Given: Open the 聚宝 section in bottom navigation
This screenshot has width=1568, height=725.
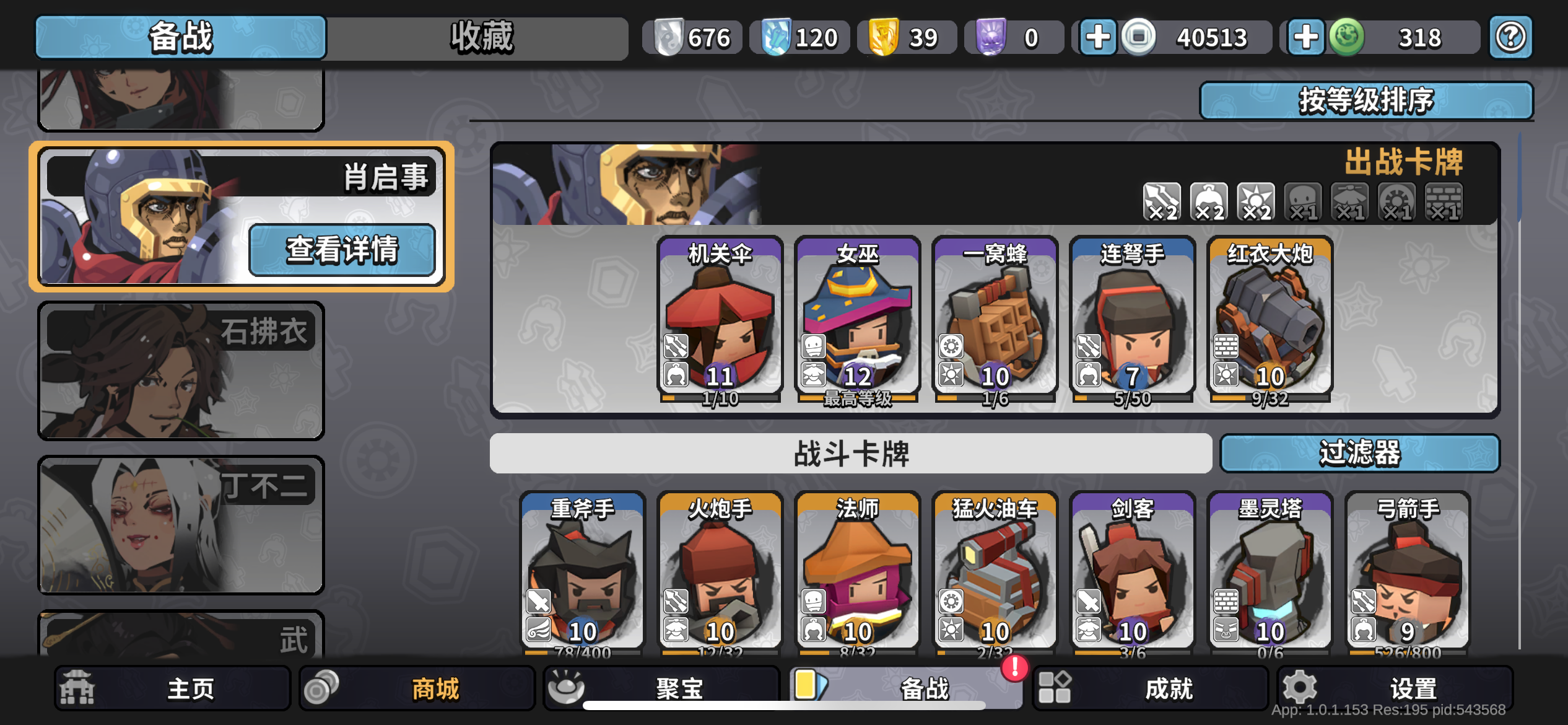Looking at the screenshot, I should click(658, 687).
